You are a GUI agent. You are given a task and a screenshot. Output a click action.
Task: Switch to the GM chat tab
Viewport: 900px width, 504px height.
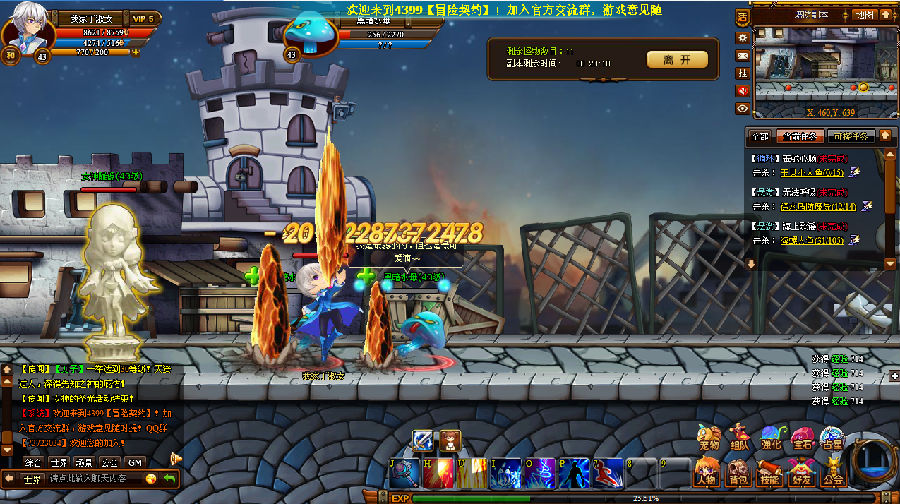pyautogui.click(x=137, y=462)
